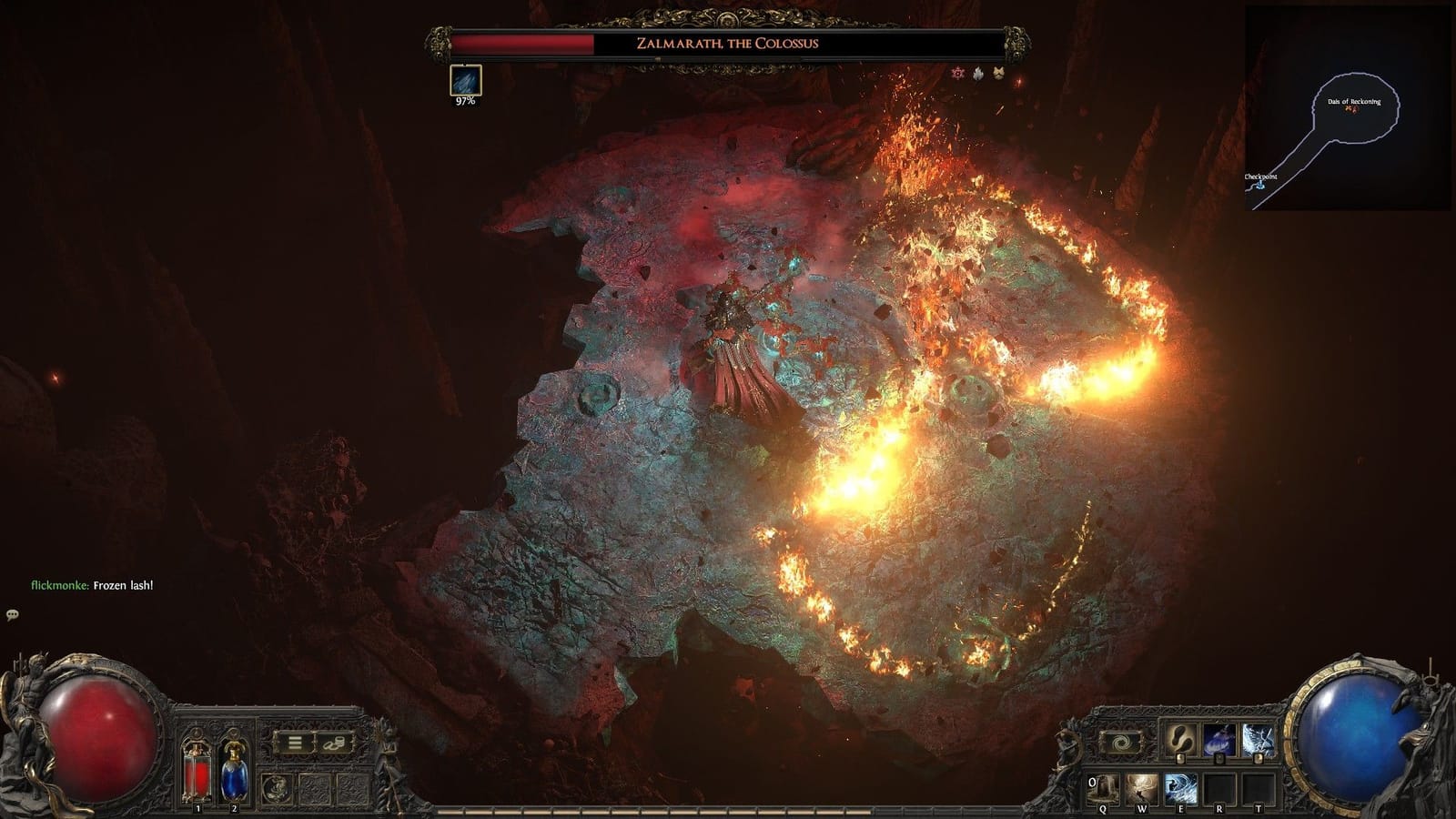Image resolution: width=1456 pixels, height=819 pixels.
Task: Click the currency coins icon
Action: tap(333, 743)
